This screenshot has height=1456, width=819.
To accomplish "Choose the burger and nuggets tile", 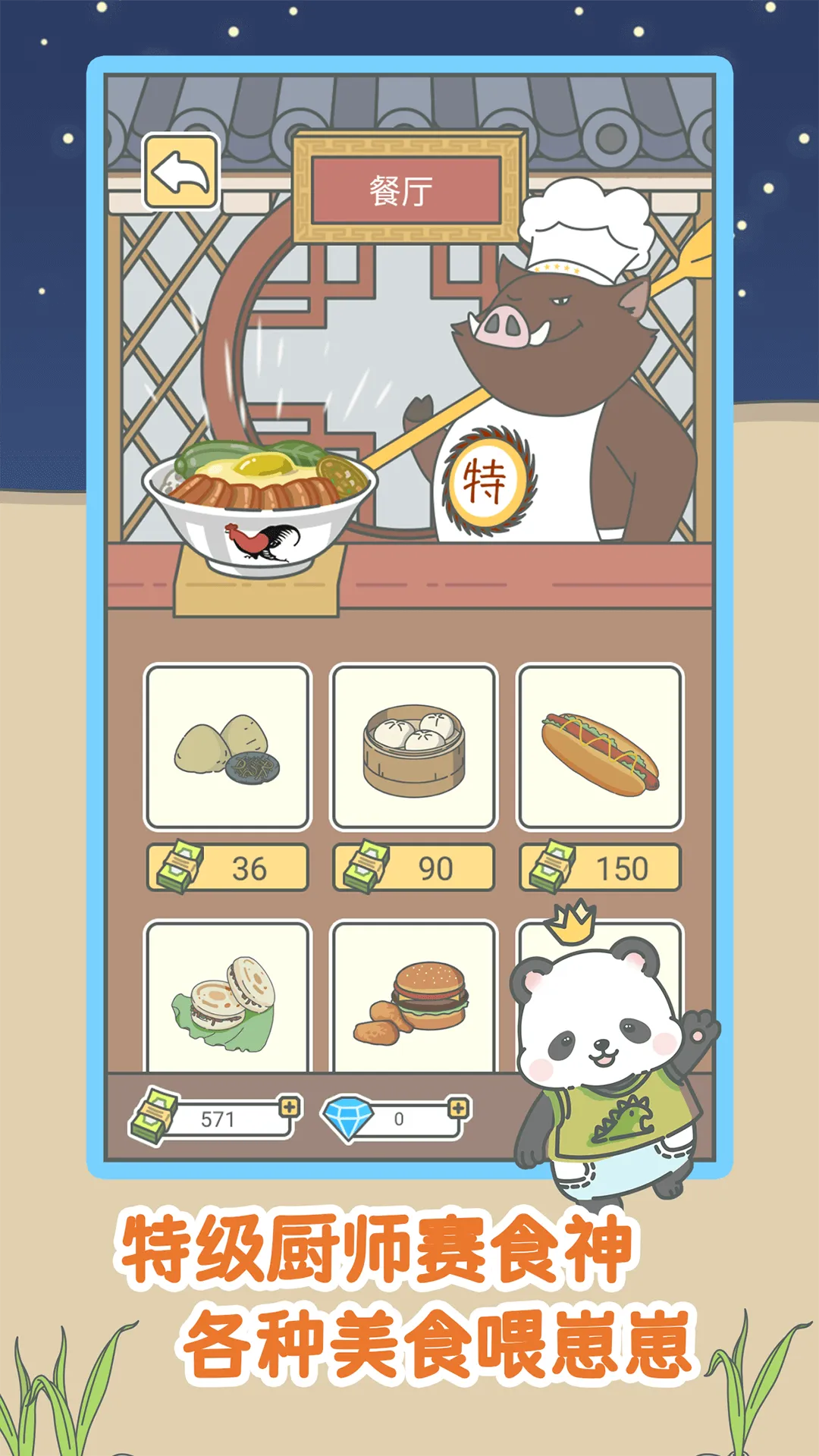I will [413, 996].
